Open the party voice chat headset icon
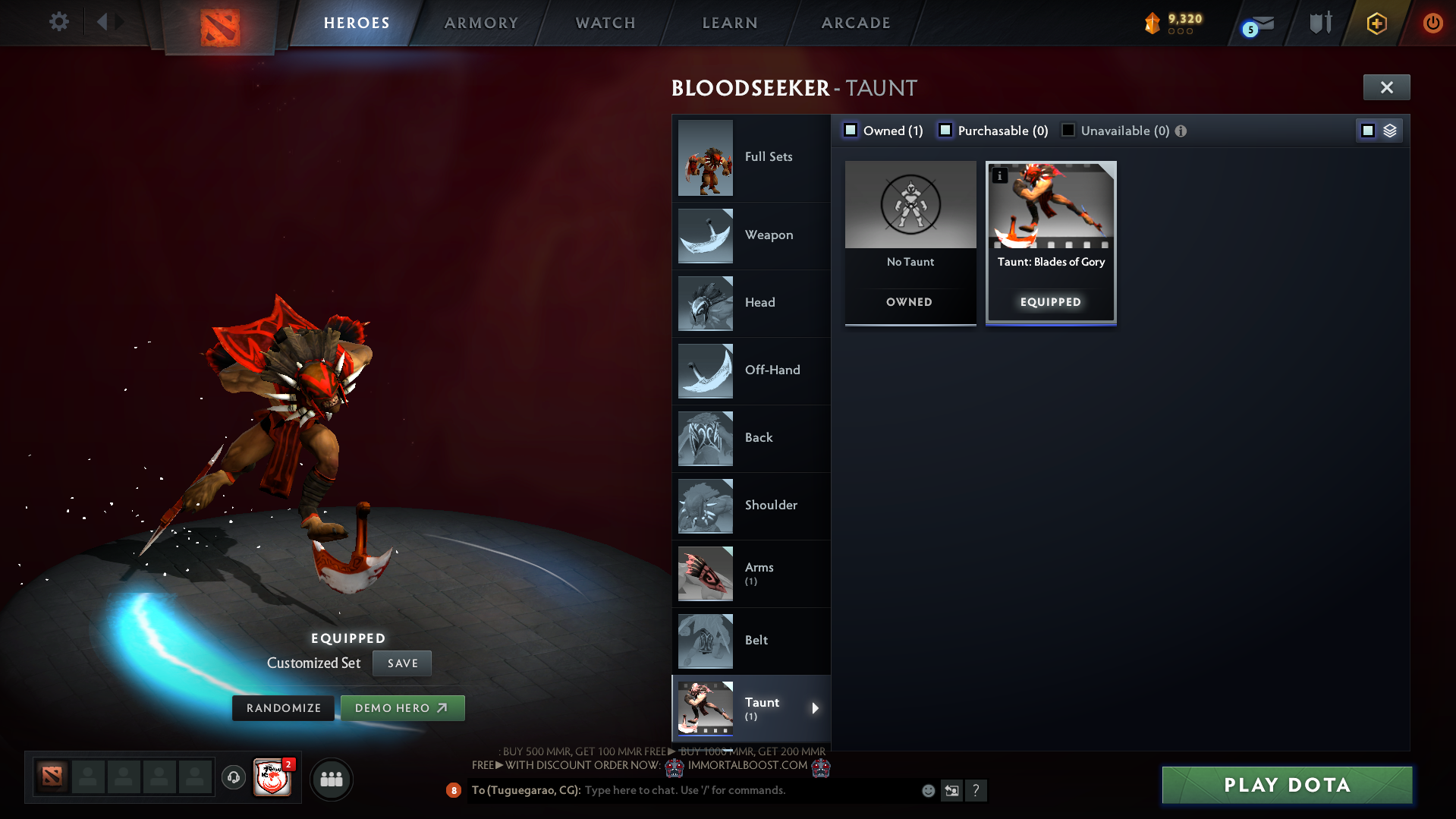 (233, 778)
